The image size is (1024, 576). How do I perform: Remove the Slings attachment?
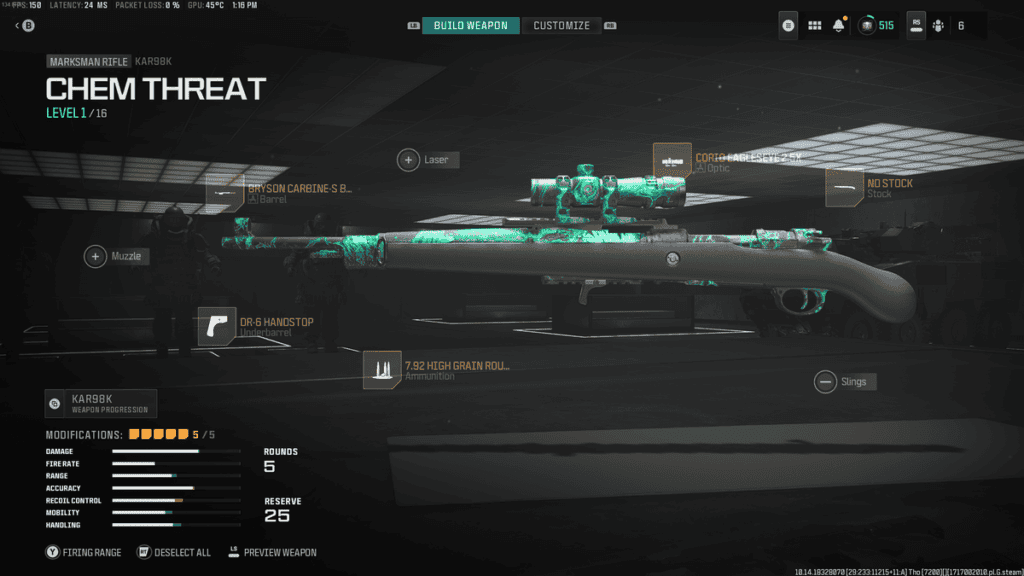point(825,381)
